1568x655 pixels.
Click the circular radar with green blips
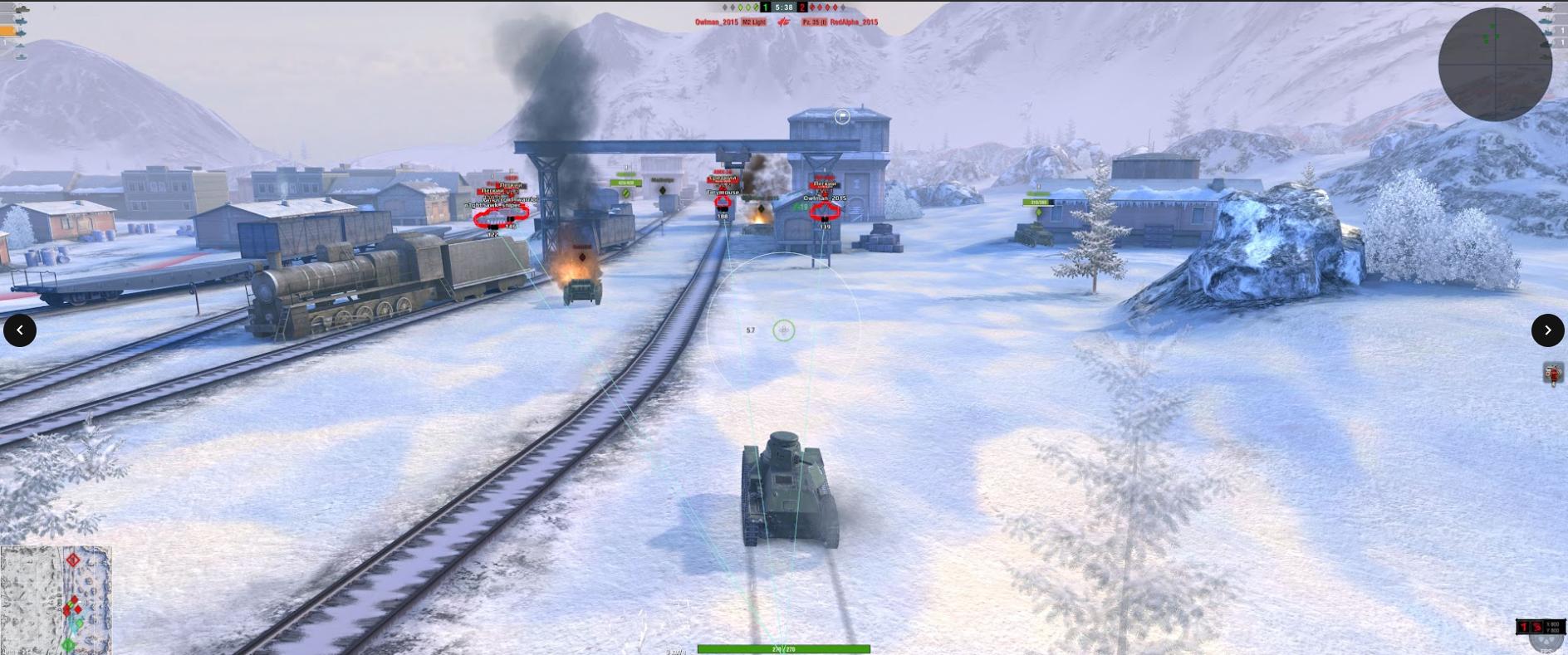coord(1495,64)
